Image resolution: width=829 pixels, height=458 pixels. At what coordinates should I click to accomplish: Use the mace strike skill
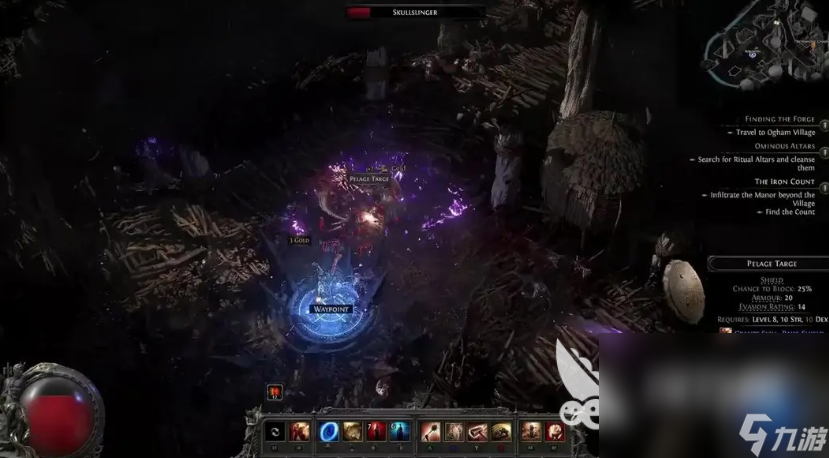pos(430,431)
